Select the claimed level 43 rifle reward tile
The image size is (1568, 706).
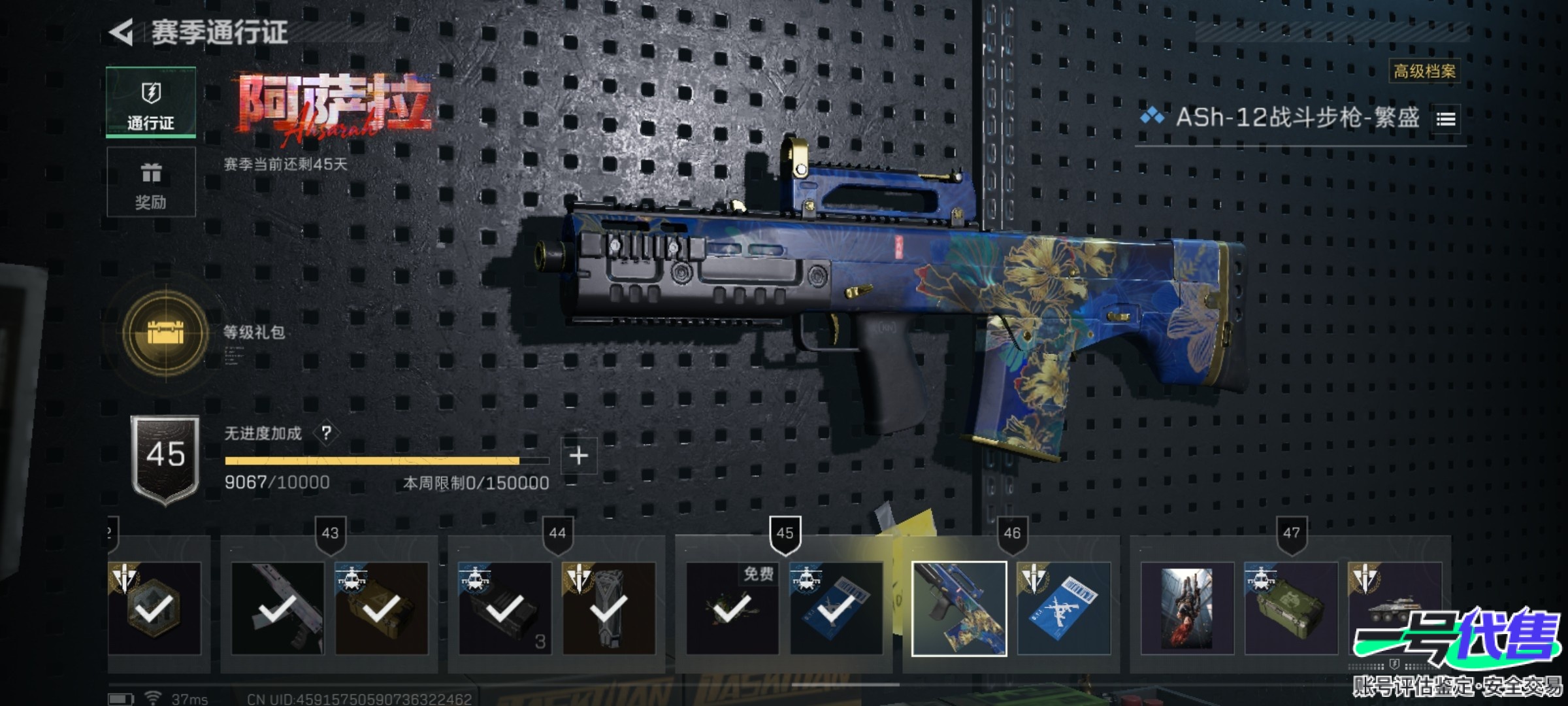(x=278, y=609)
